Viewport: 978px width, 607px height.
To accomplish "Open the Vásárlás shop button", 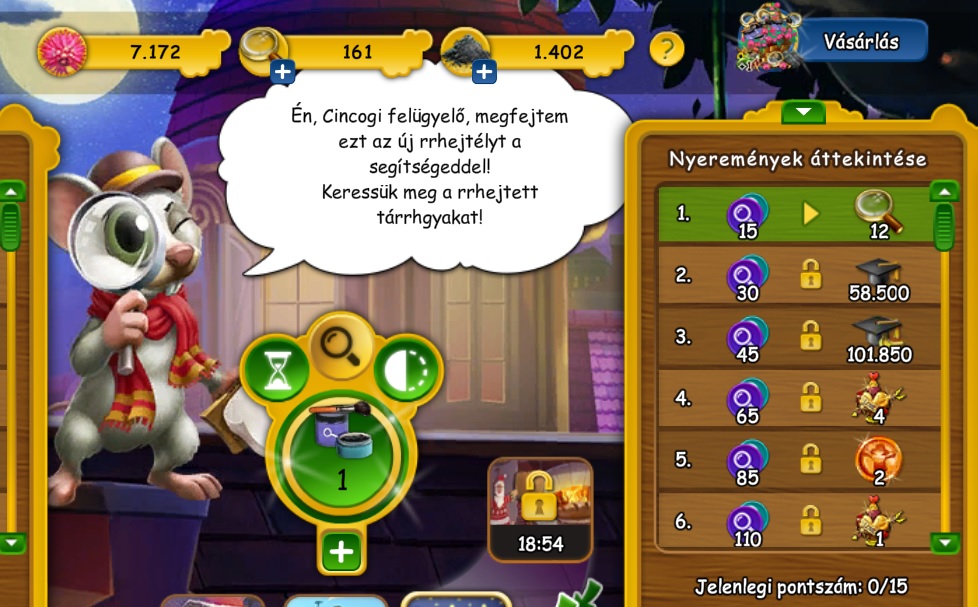I will coord(860,42).
